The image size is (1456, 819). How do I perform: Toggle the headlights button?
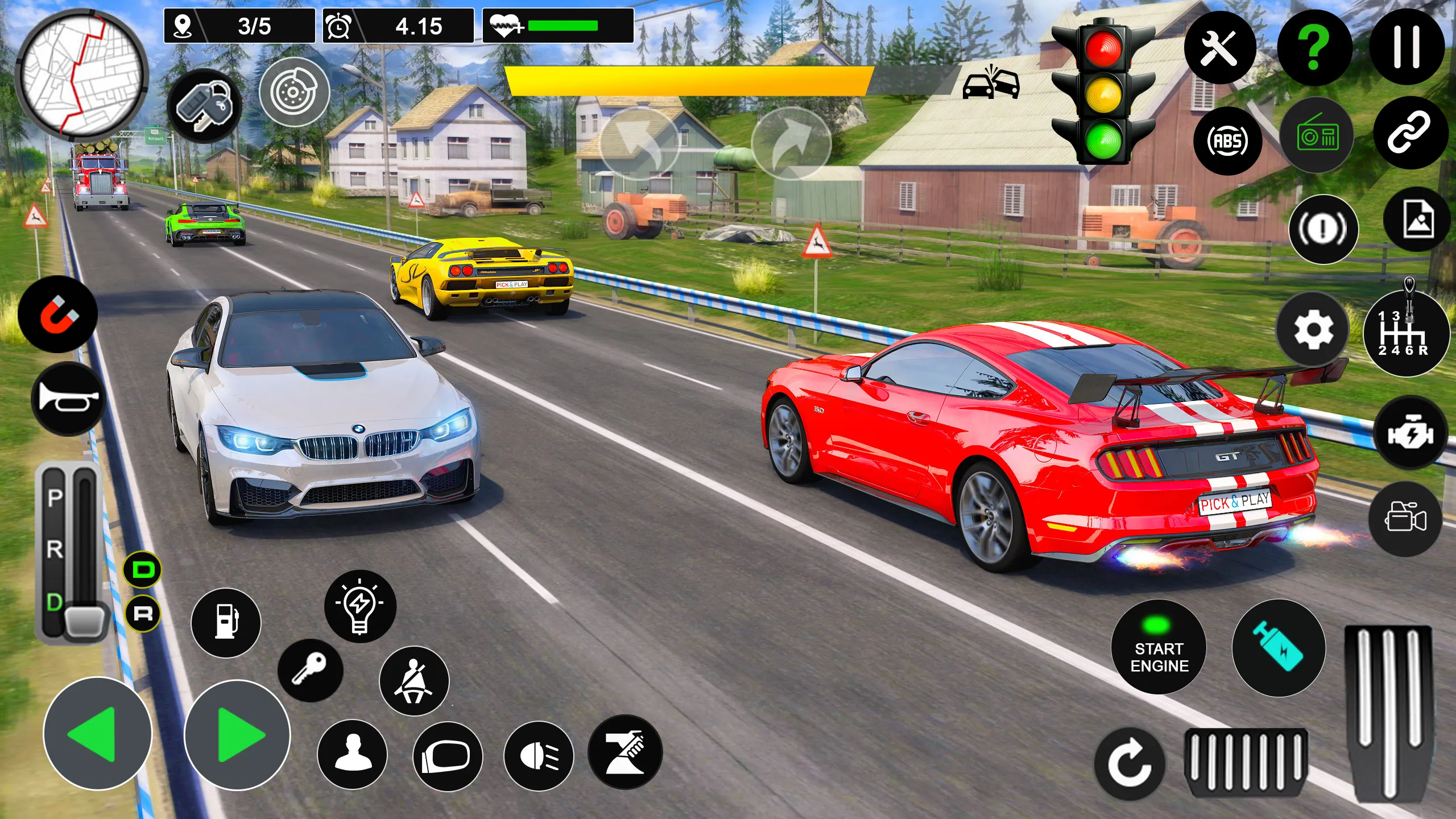539,756
